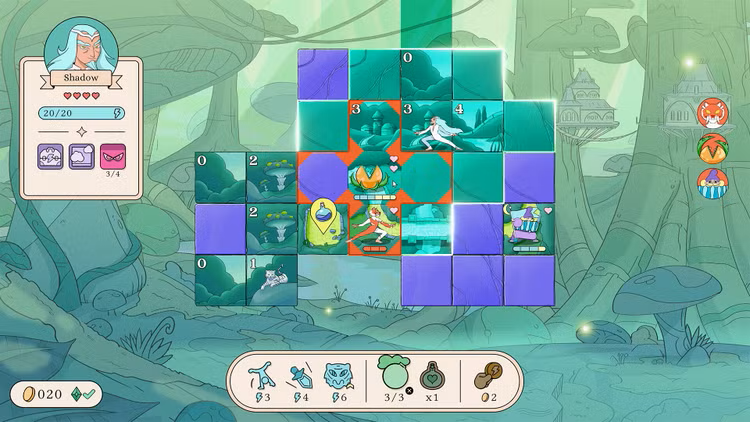The image size is (750, 422).
Task: Choose the tile with the purple wizard hat
Action: [529, 228]
